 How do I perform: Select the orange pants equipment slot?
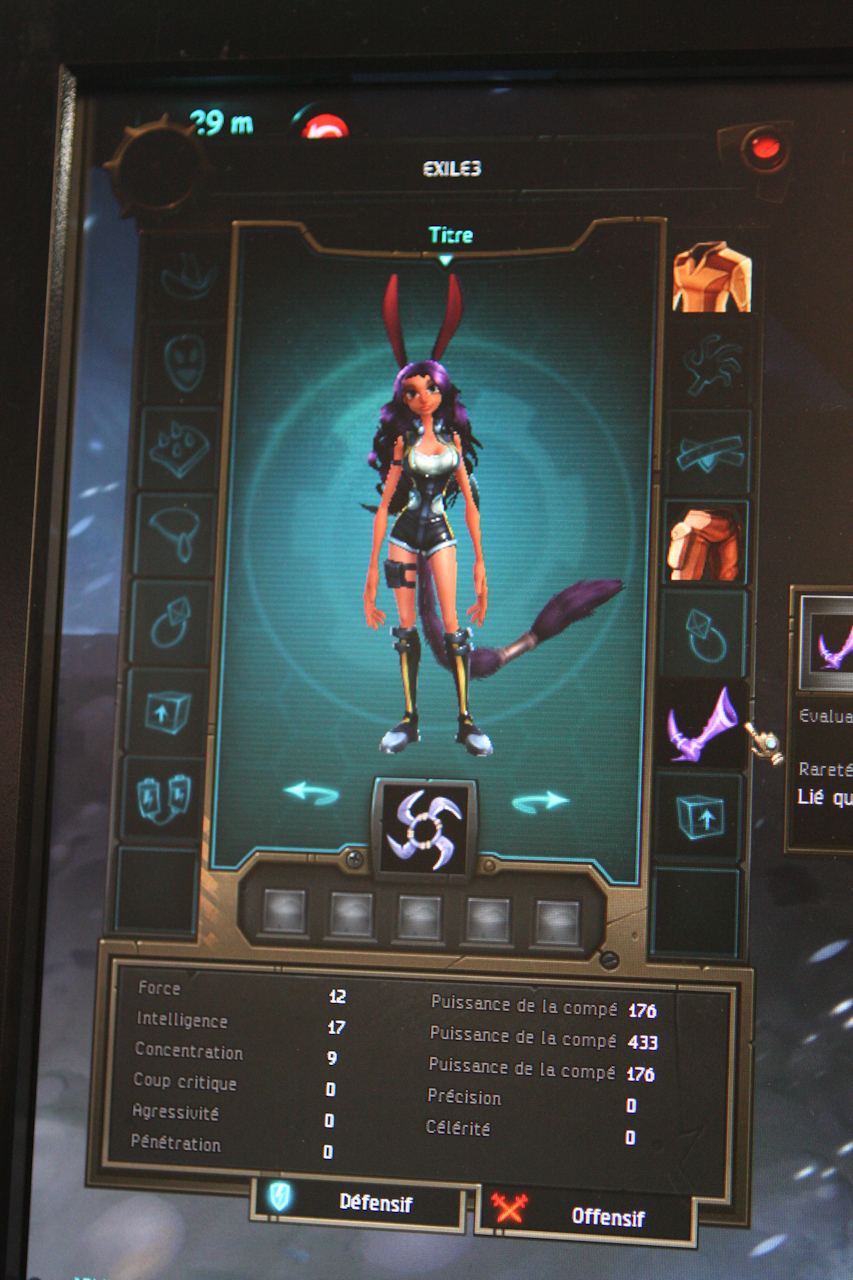pos(705,544)
